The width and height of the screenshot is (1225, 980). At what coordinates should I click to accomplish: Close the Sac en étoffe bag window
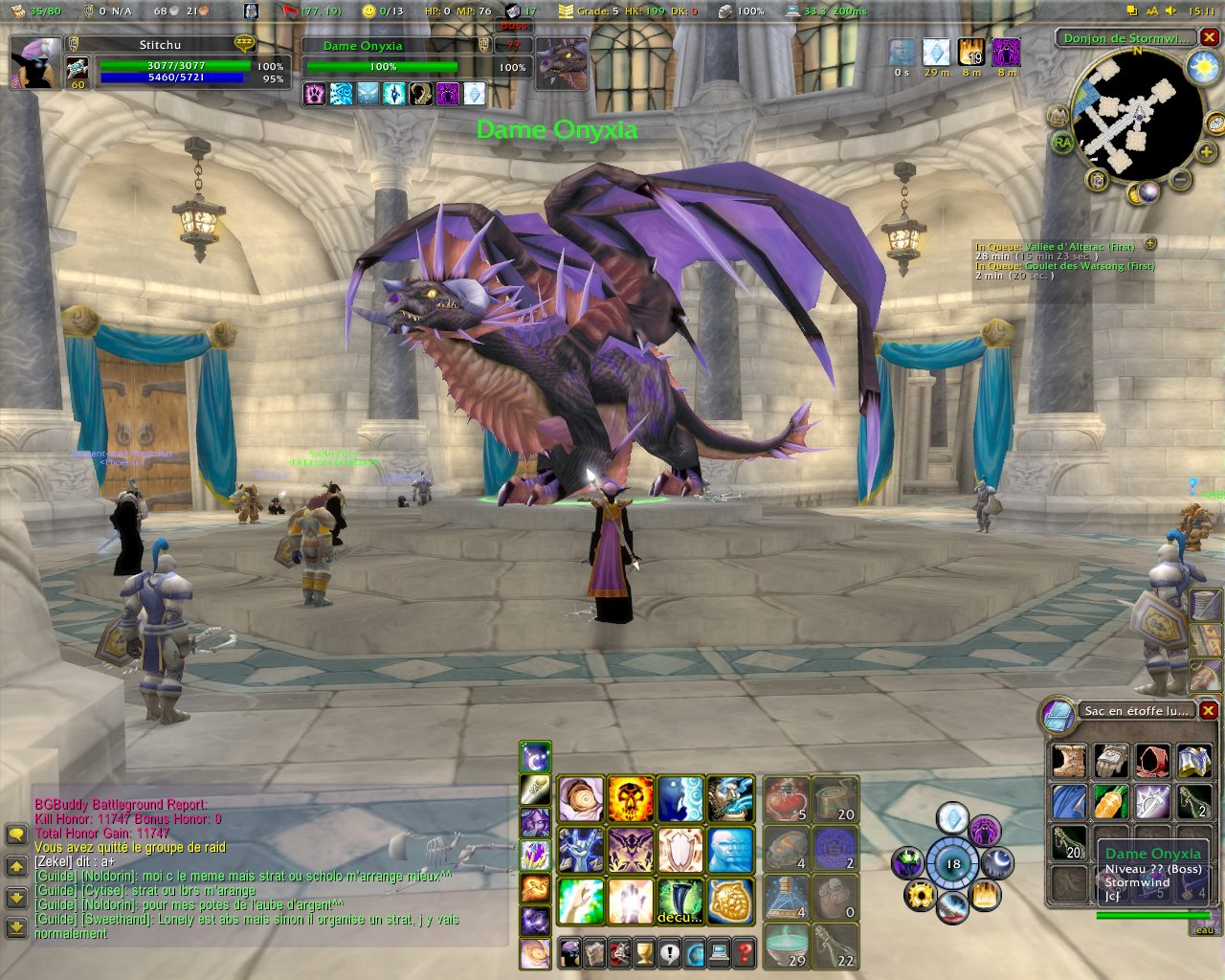1209,710
